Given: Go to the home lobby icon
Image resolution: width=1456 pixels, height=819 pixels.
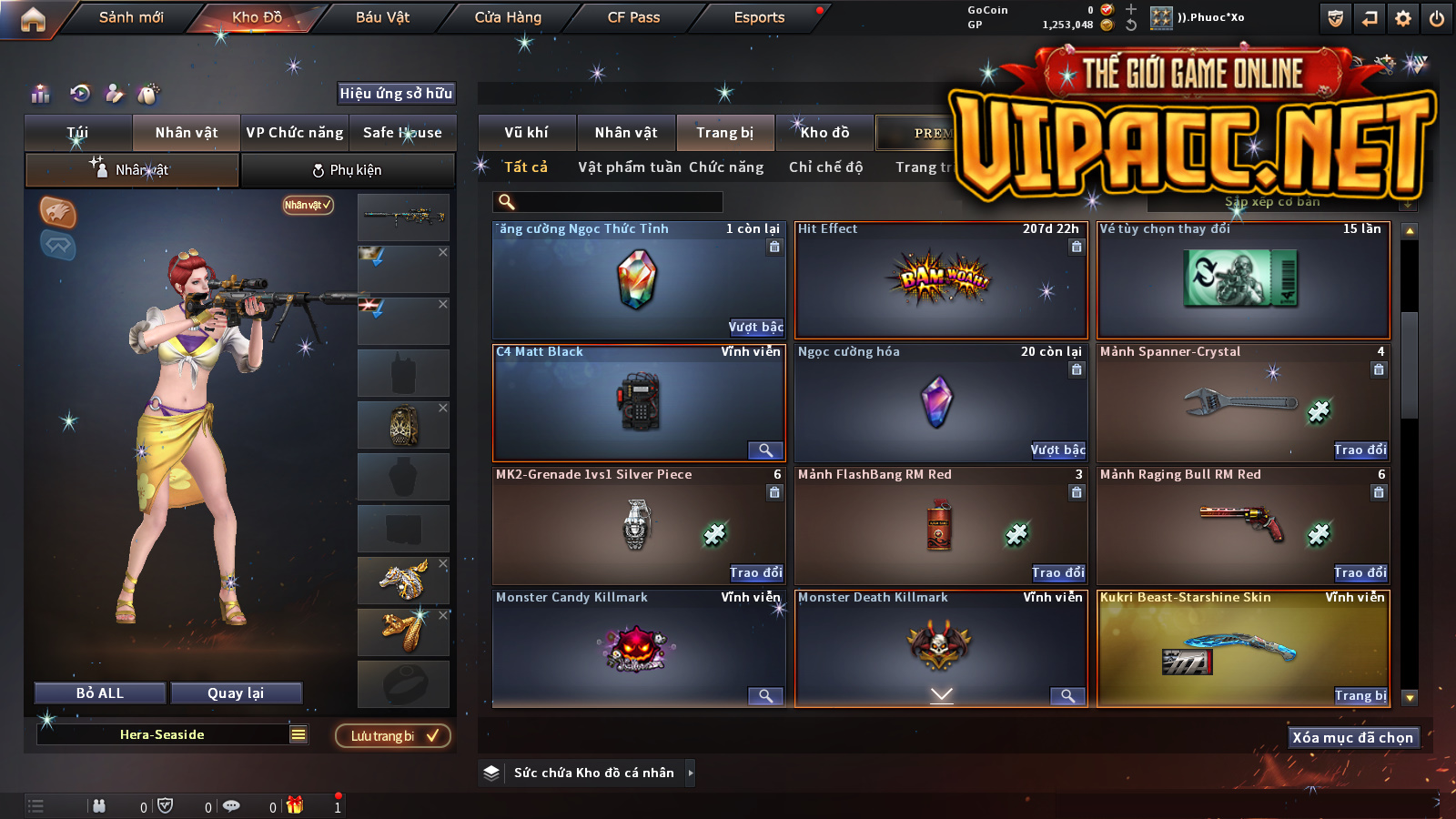Looking at the screenshot, I should 33,18.
